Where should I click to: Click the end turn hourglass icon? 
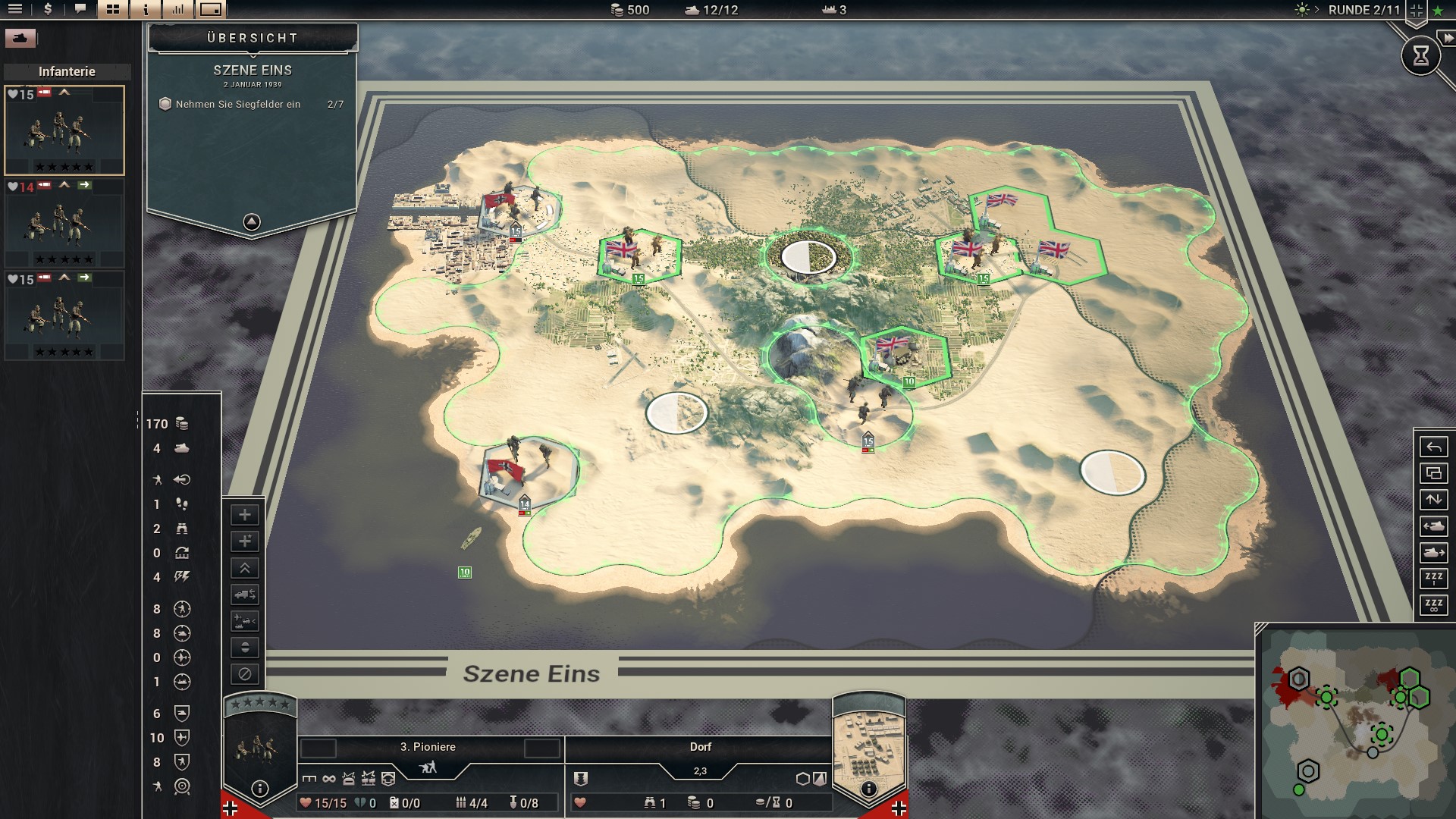tap(1422, 55)
